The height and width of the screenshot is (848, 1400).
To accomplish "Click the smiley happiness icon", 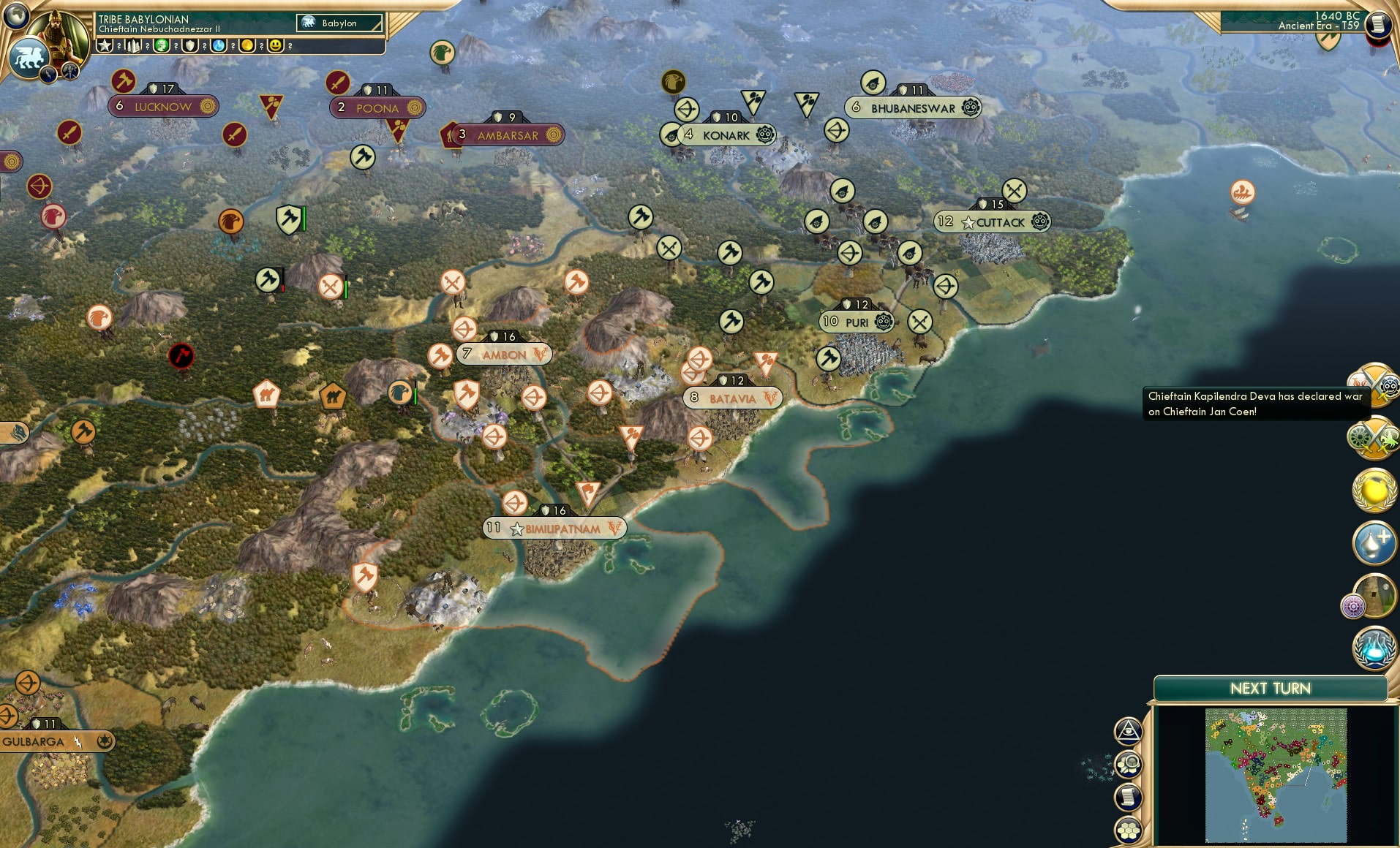I will (276, 46).
